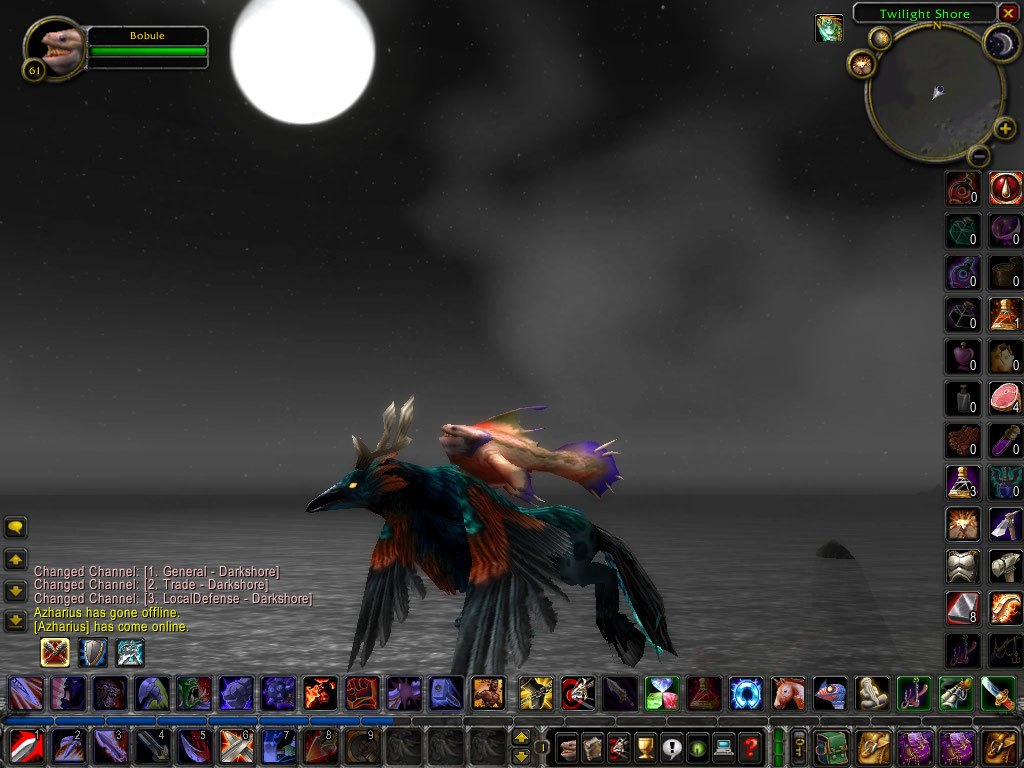The height and width of the screenshot is (768, 1024).
Task: Open the Twilight Shore minimap
Action: [935, 94]
